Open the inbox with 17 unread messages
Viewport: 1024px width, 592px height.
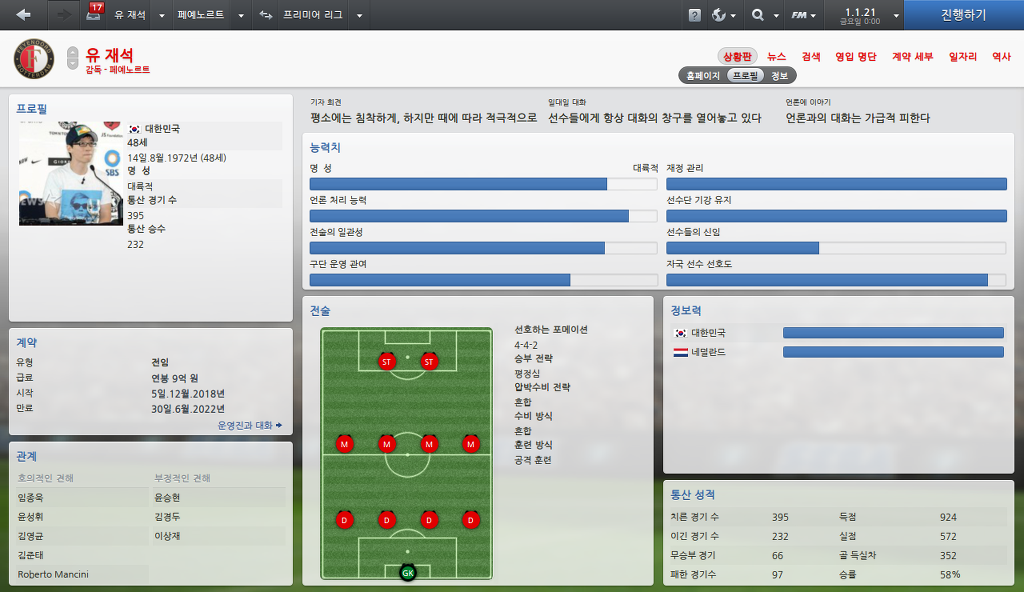point(94,14)
